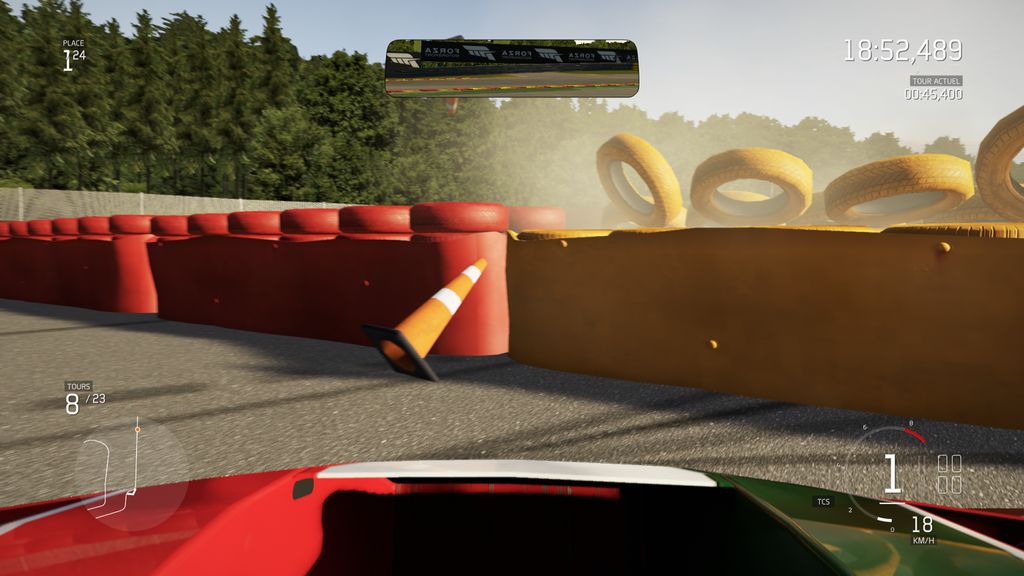This screenshot has height=576, width=1024.
Task: Click the circular track minimap
Action: point(131,473)
